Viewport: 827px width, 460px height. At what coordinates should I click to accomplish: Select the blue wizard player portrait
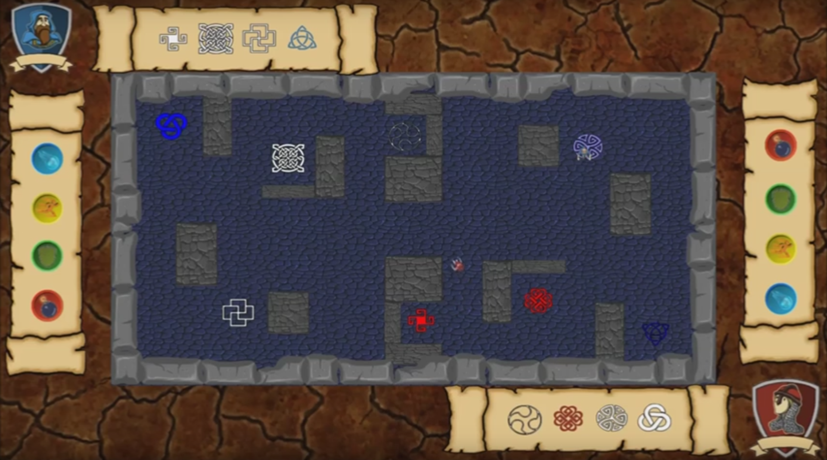click(41, 34)
